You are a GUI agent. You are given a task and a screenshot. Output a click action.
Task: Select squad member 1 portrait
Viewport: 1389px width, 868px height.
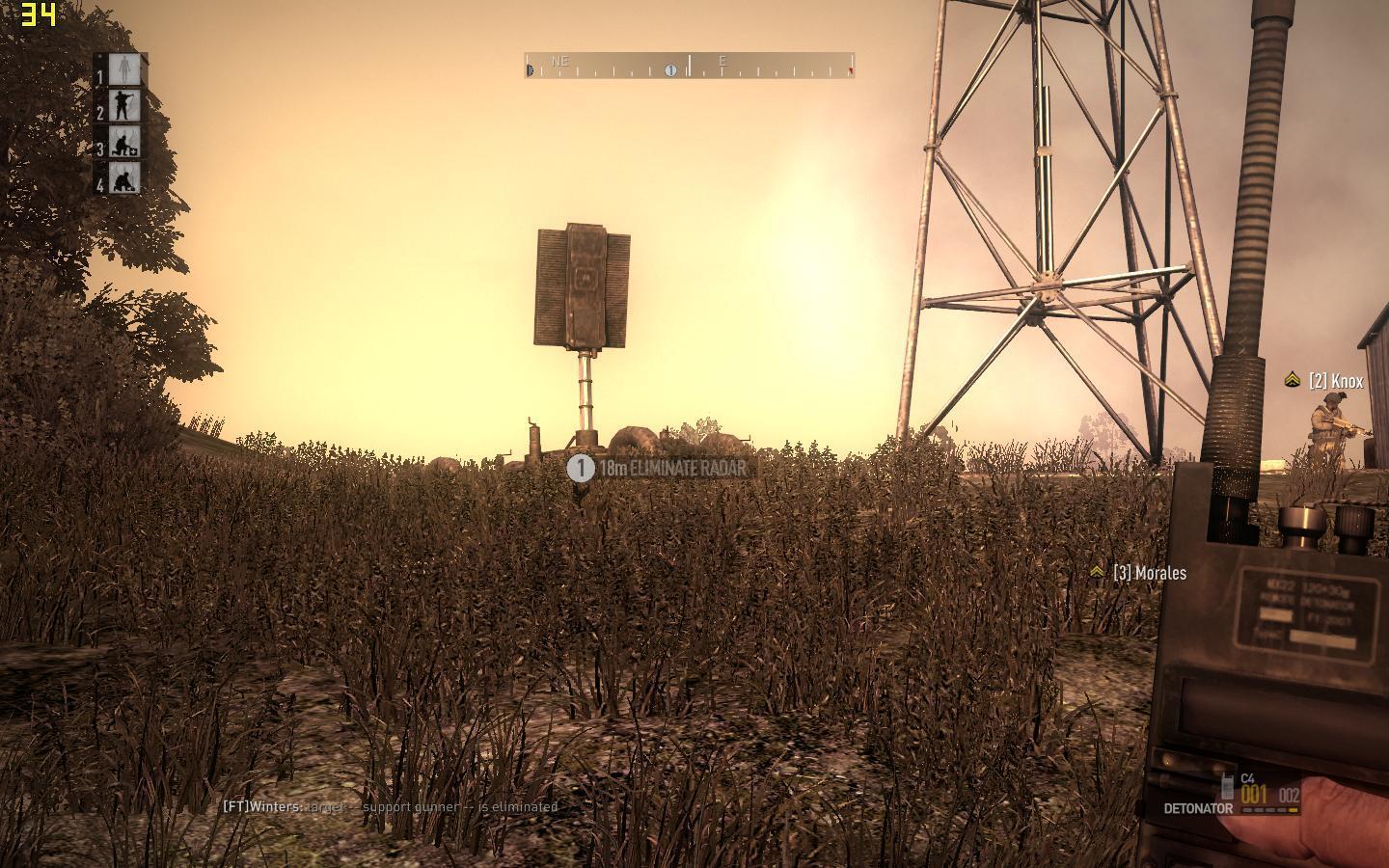[x=124, y=69]
